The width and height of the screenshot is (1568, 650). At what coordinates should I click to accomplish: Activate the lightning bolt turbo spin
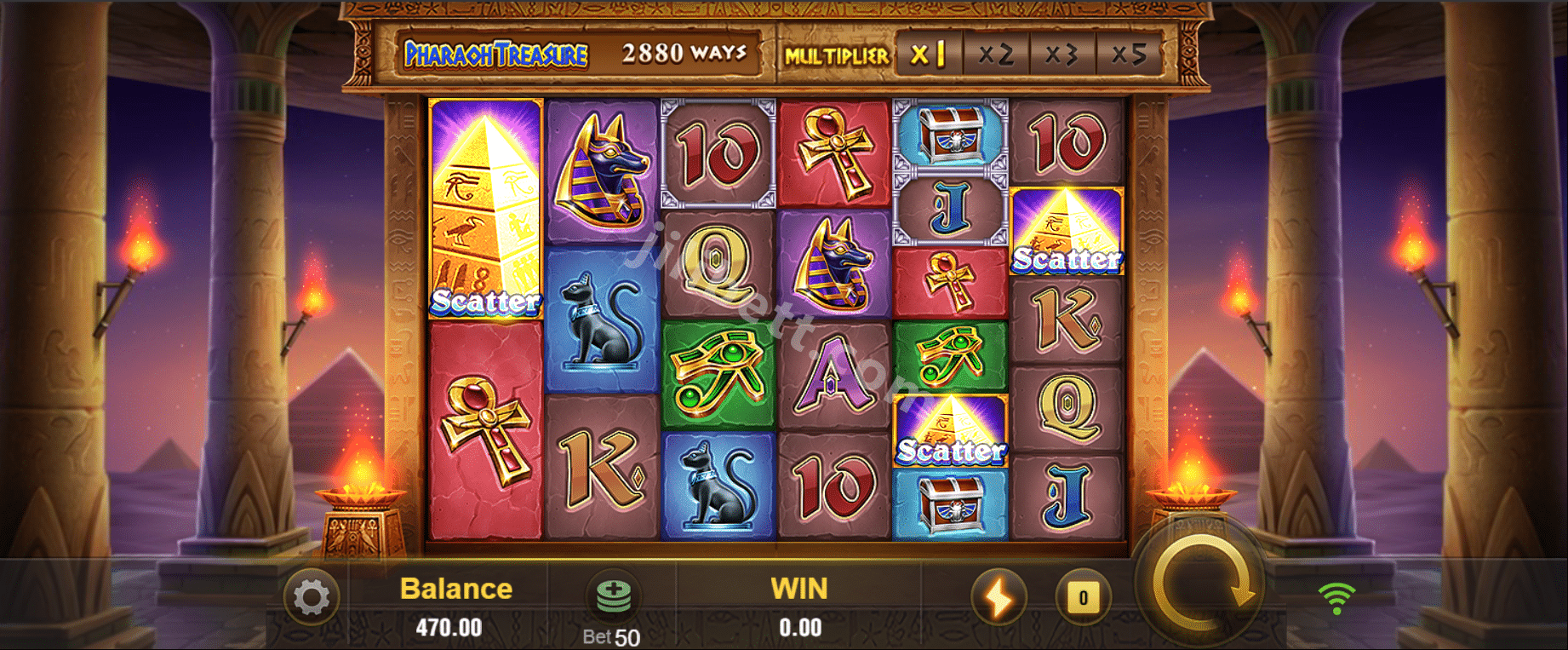pyautogui.click(x=999, y=596)
